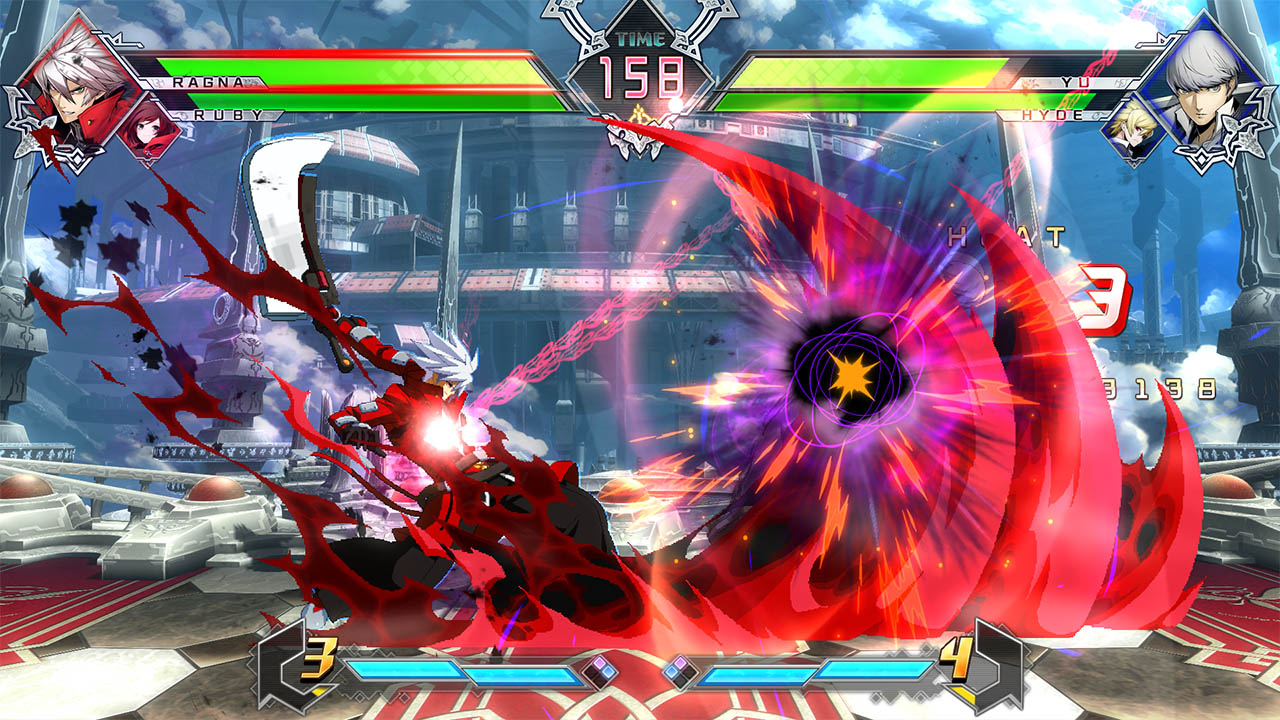Click Hyde's small partner portrait
The image size is (1280, 720).
pyautogui.click(x=1133, y=133)
